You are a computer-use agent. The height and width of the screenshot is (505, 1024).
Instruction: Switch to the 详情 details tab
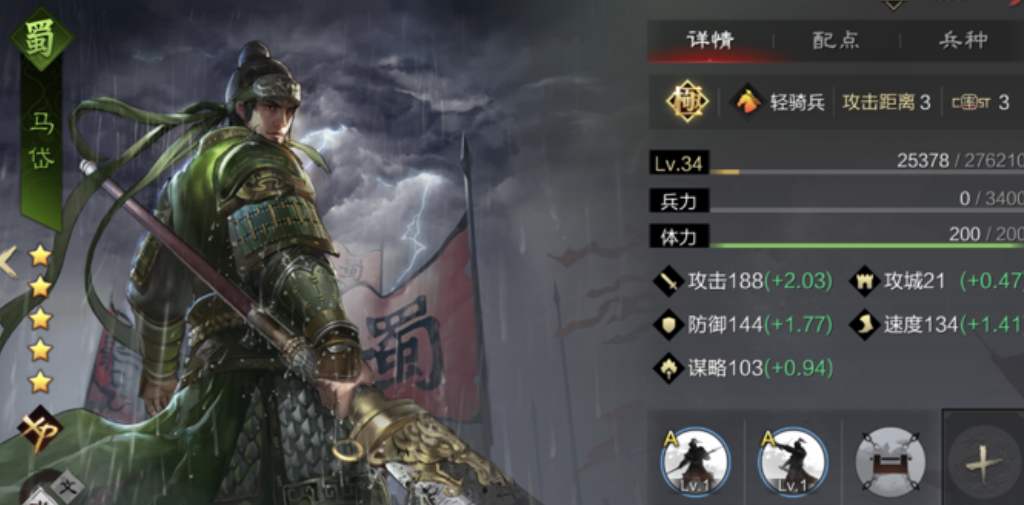tap(710, 41)
